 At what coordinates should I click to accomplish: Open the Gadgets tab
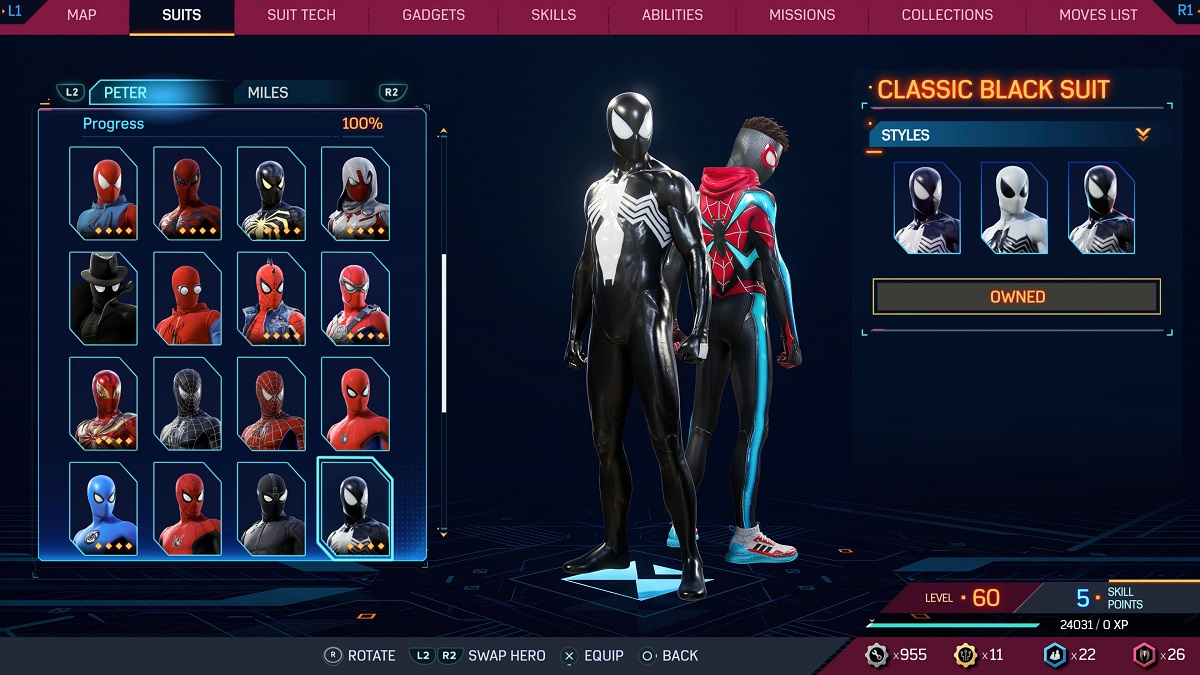tap(433, 15)
